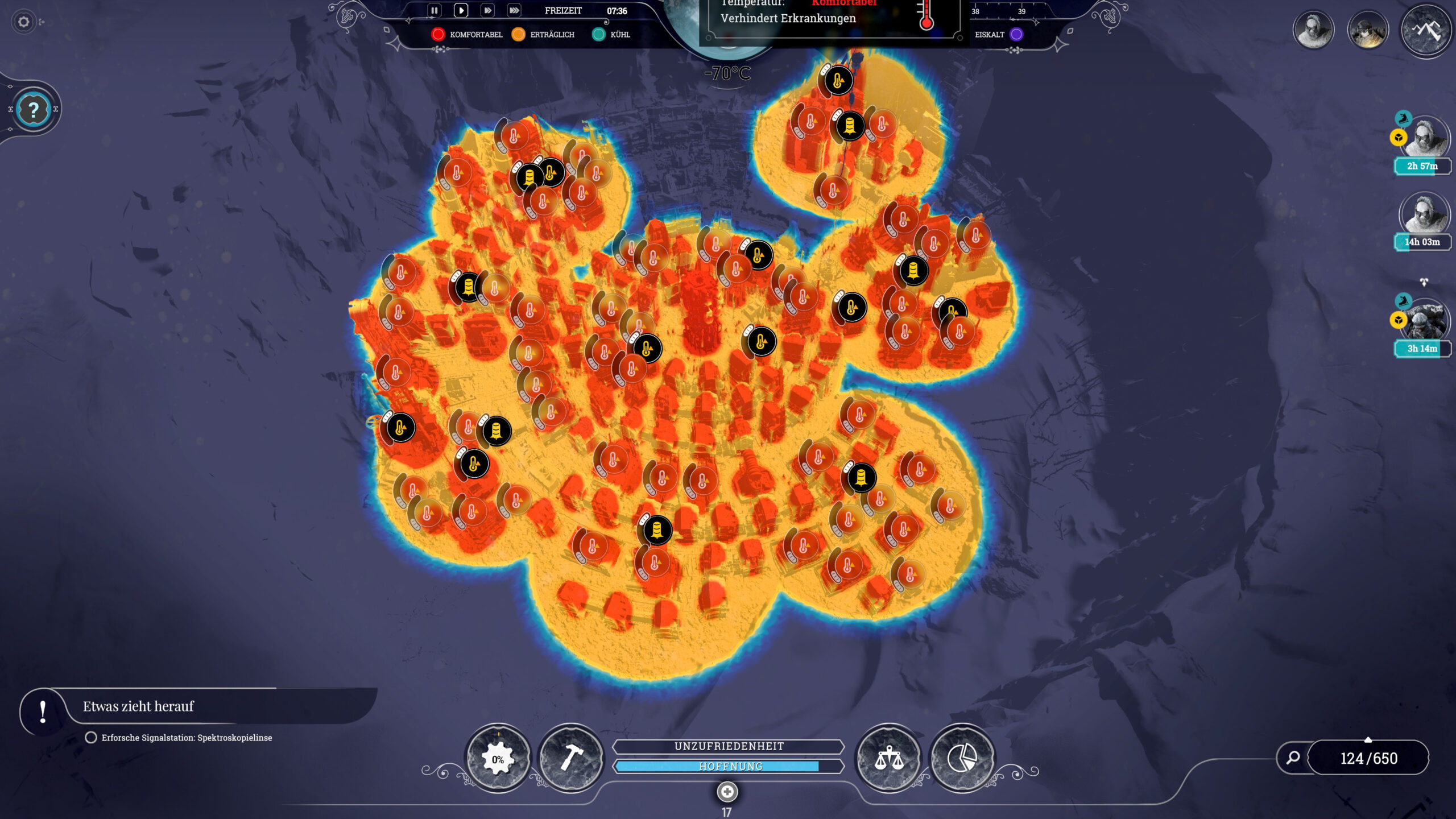1456x819 pixels.
Task: Click the Hoffnung bar
Action: 729,767
